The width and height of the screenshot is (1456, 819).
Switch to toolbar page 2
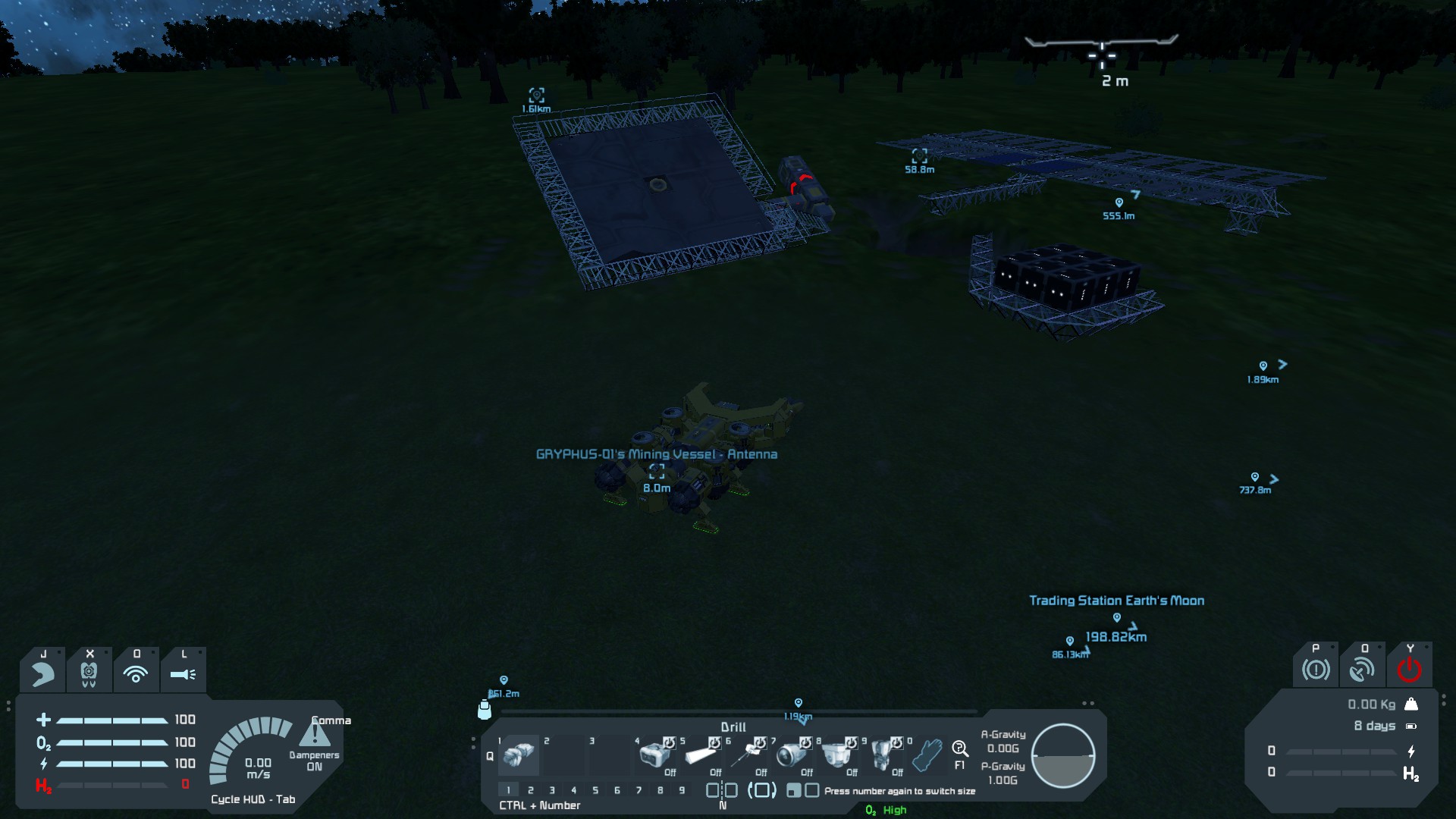point(531,790)
